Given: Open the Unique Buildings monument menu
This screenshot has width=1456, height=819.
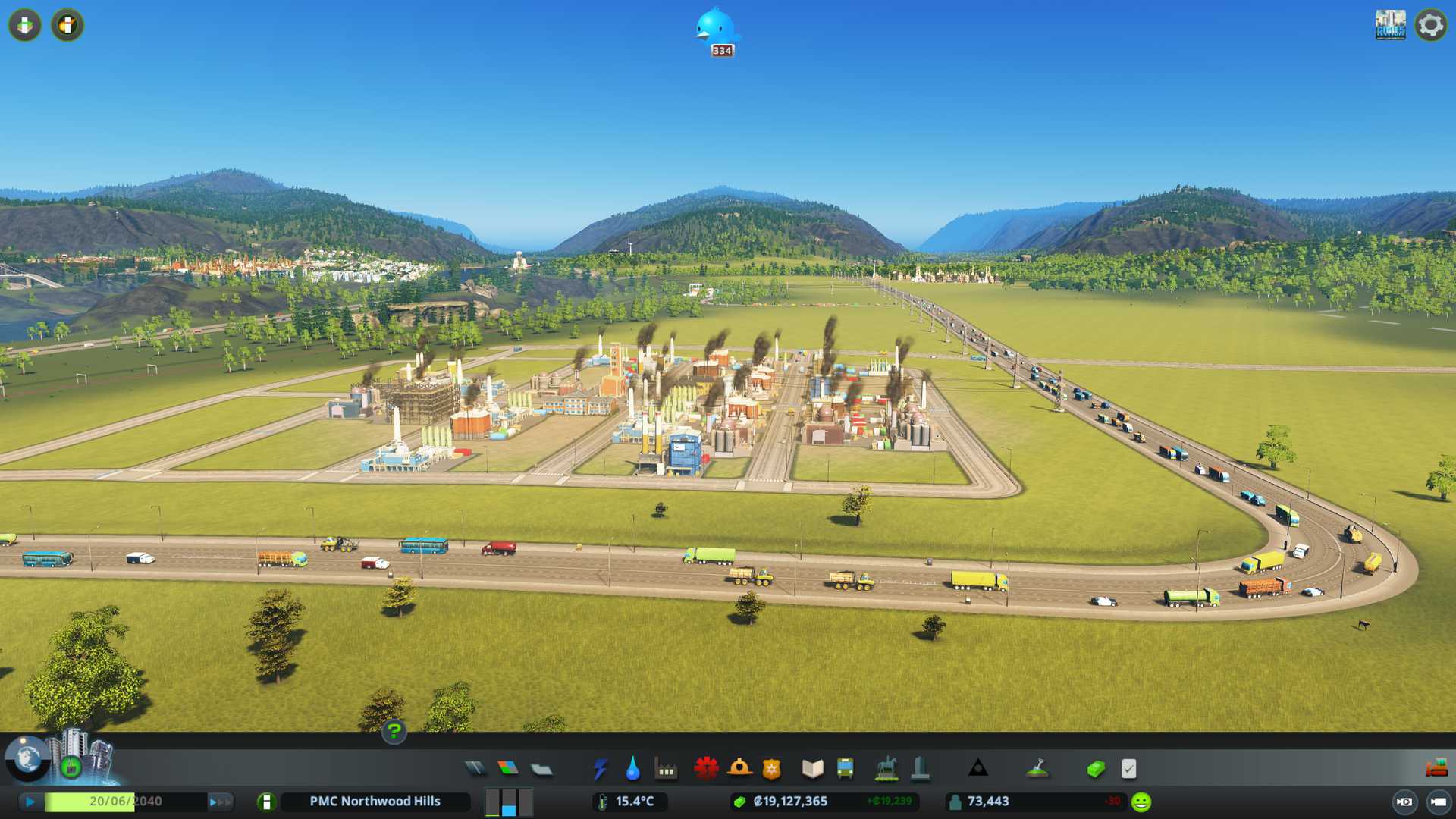Looking at the screenshot, I should pos(920,769).
